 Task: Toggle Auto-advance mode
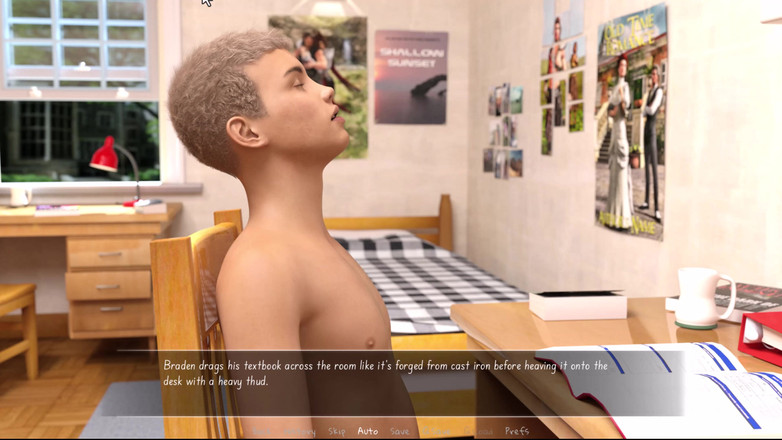click(368, 431)
